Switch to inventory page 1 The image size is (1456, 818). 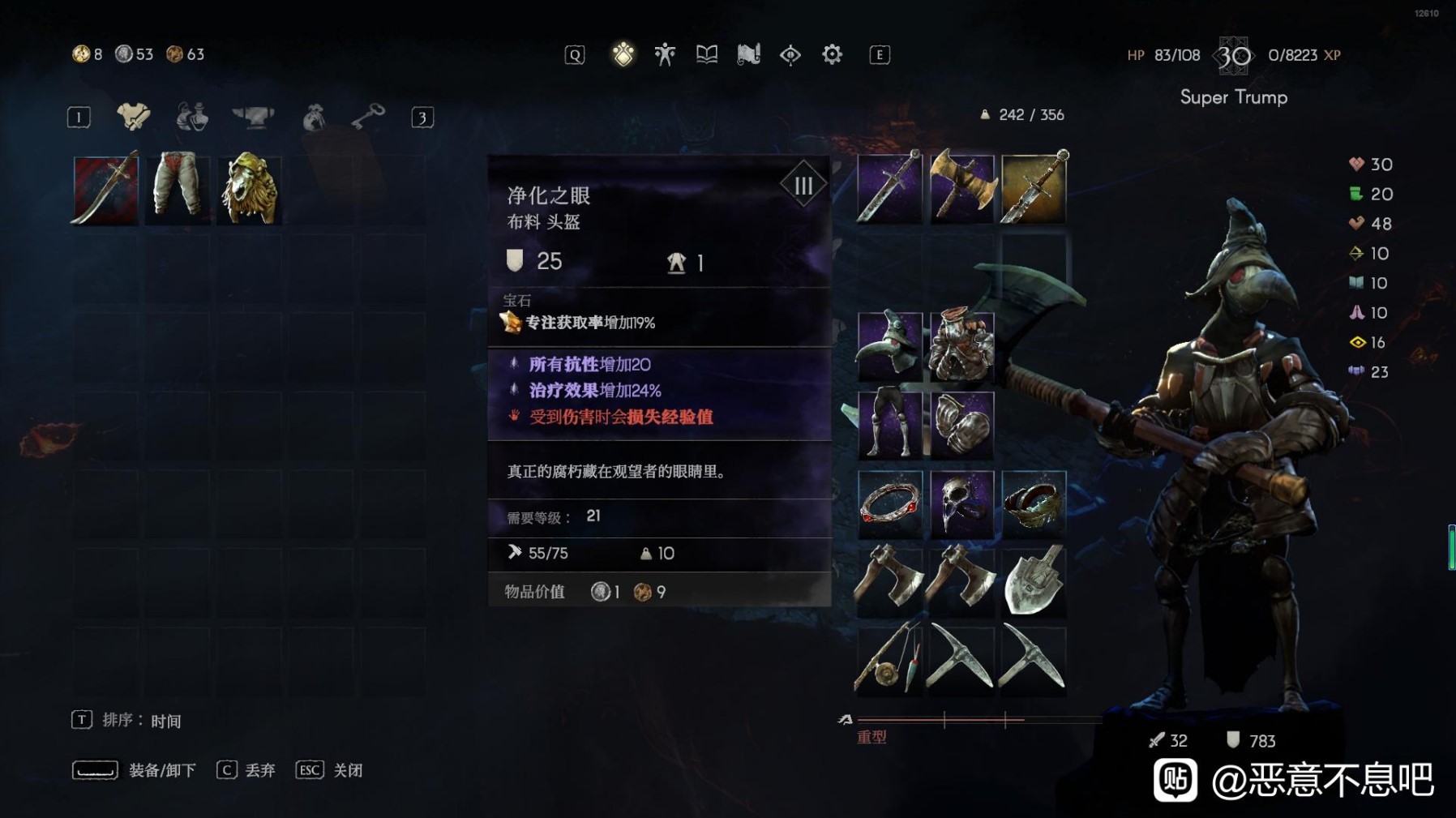[x=78, y=116]
